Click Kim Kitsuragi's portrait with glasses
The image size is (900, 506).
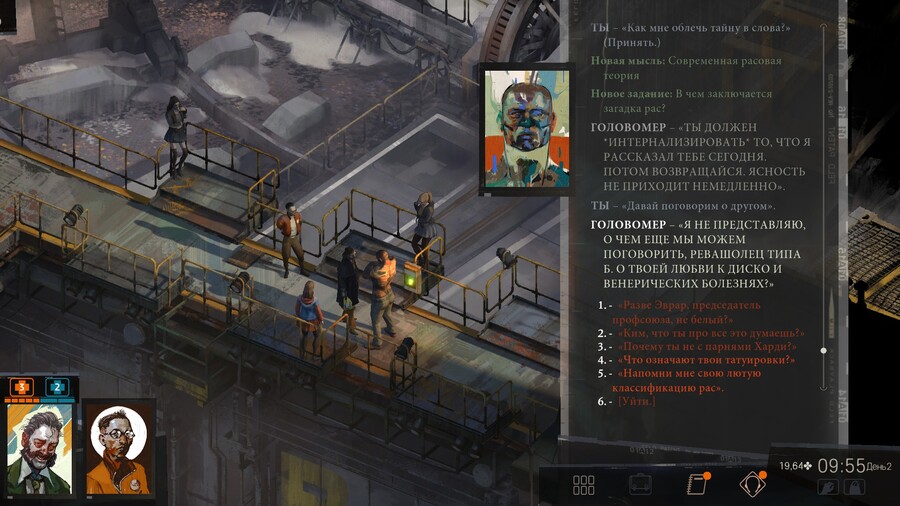(119, 447)
